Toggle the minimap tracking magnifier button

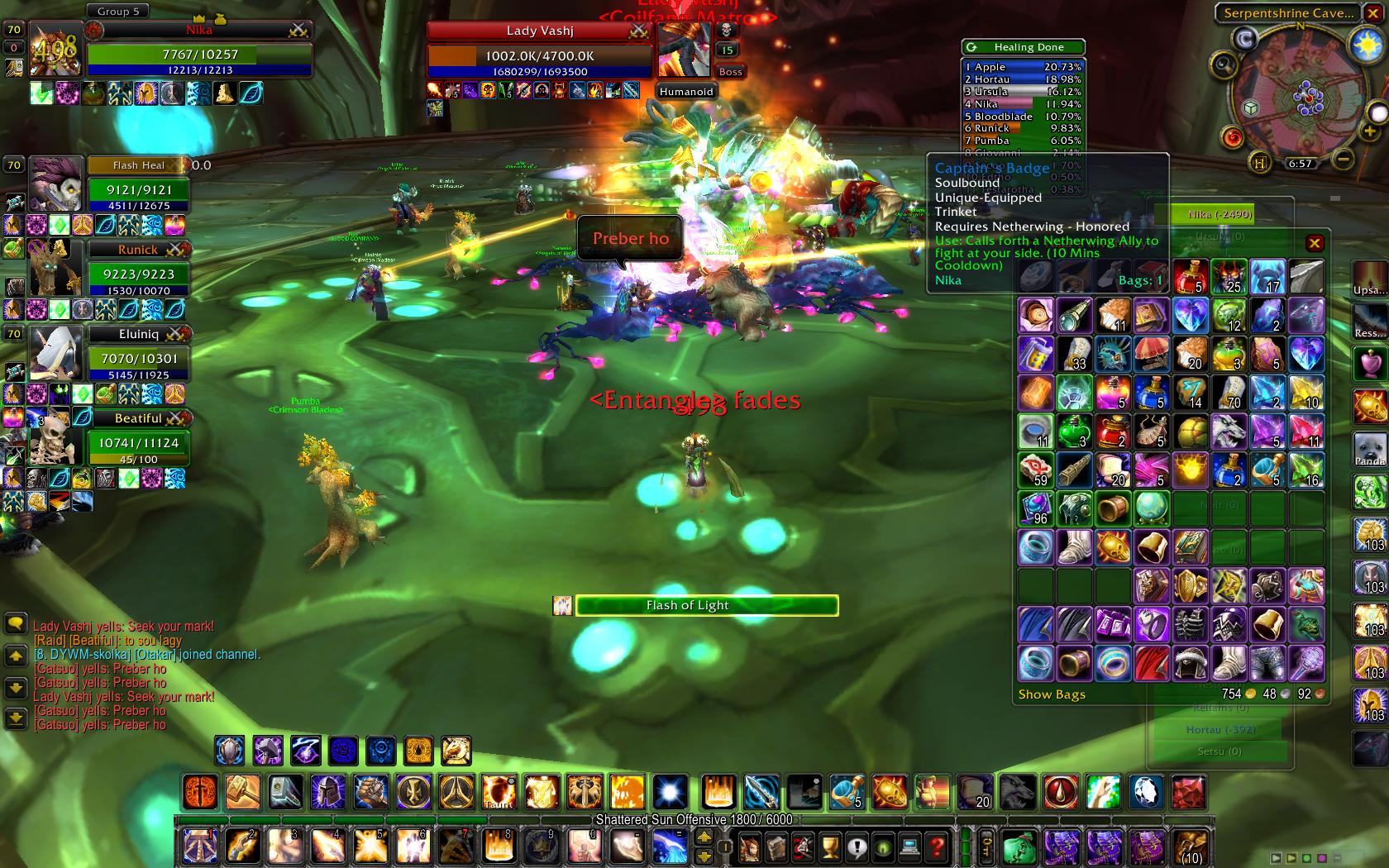(x=1223, y=64)
